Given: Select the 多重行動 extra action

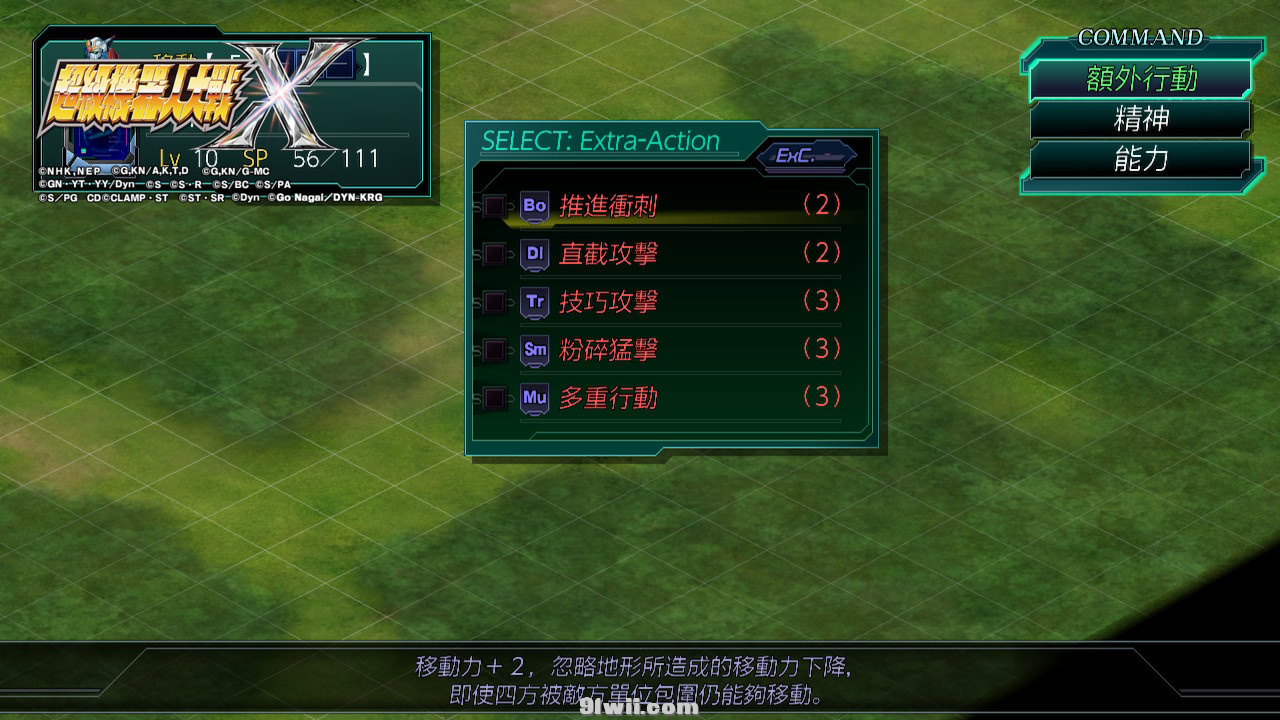Looking at the screenshot, I should 608,398.
